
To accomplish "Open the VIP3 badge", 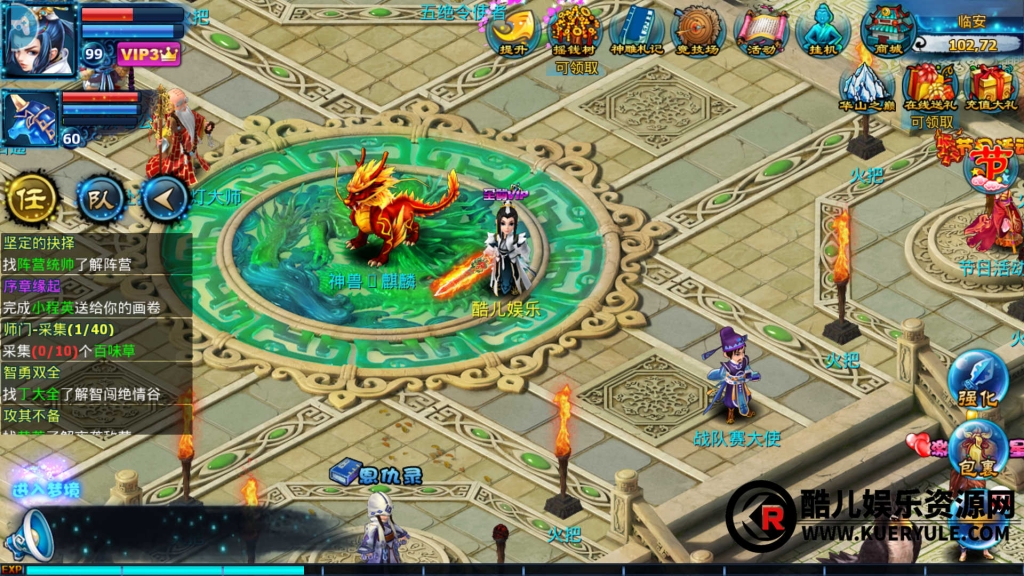I will pyautogui.click(x=148, y=54).
